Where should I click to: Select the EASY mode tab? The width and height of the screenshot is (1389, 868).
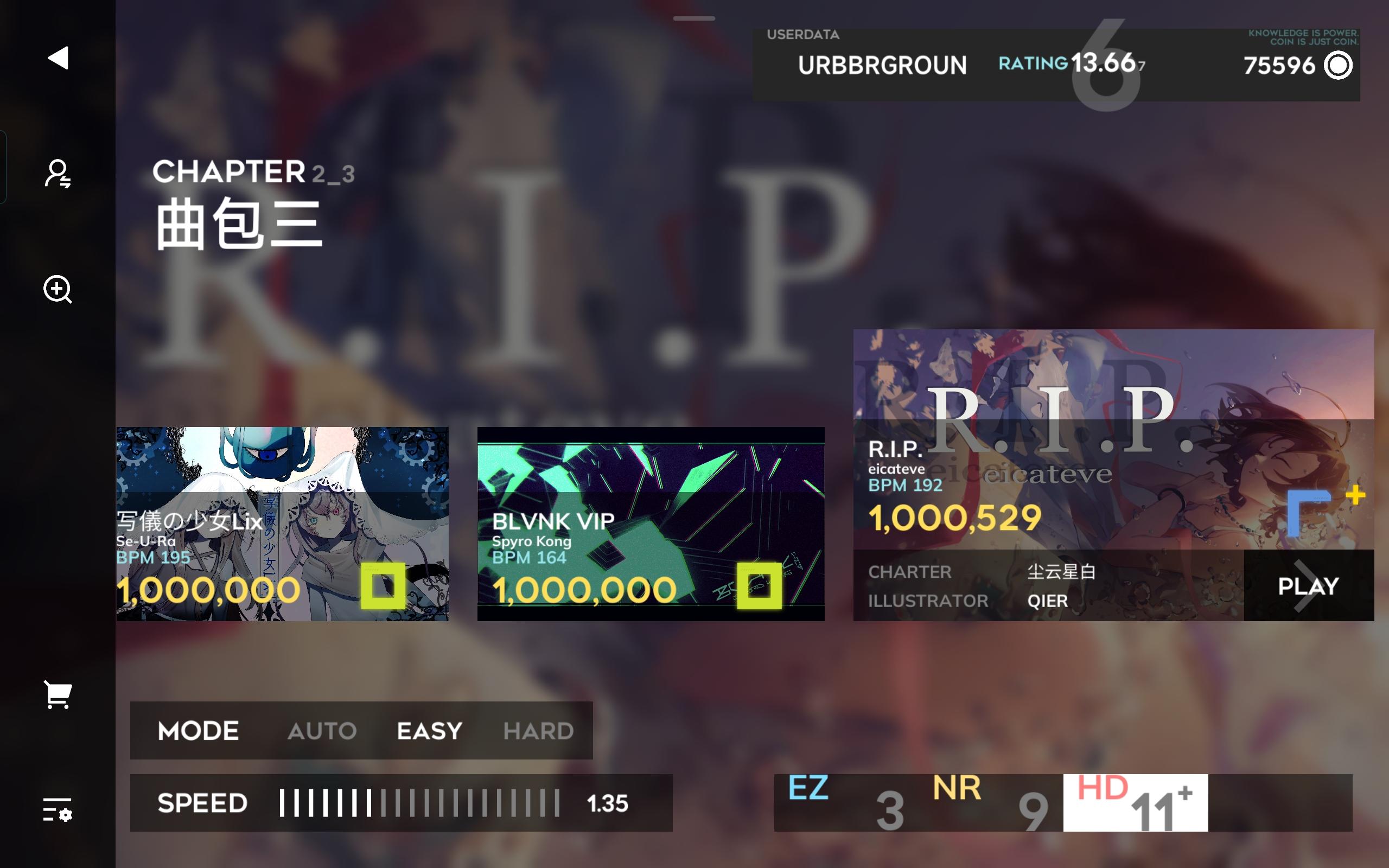(429, 730)
